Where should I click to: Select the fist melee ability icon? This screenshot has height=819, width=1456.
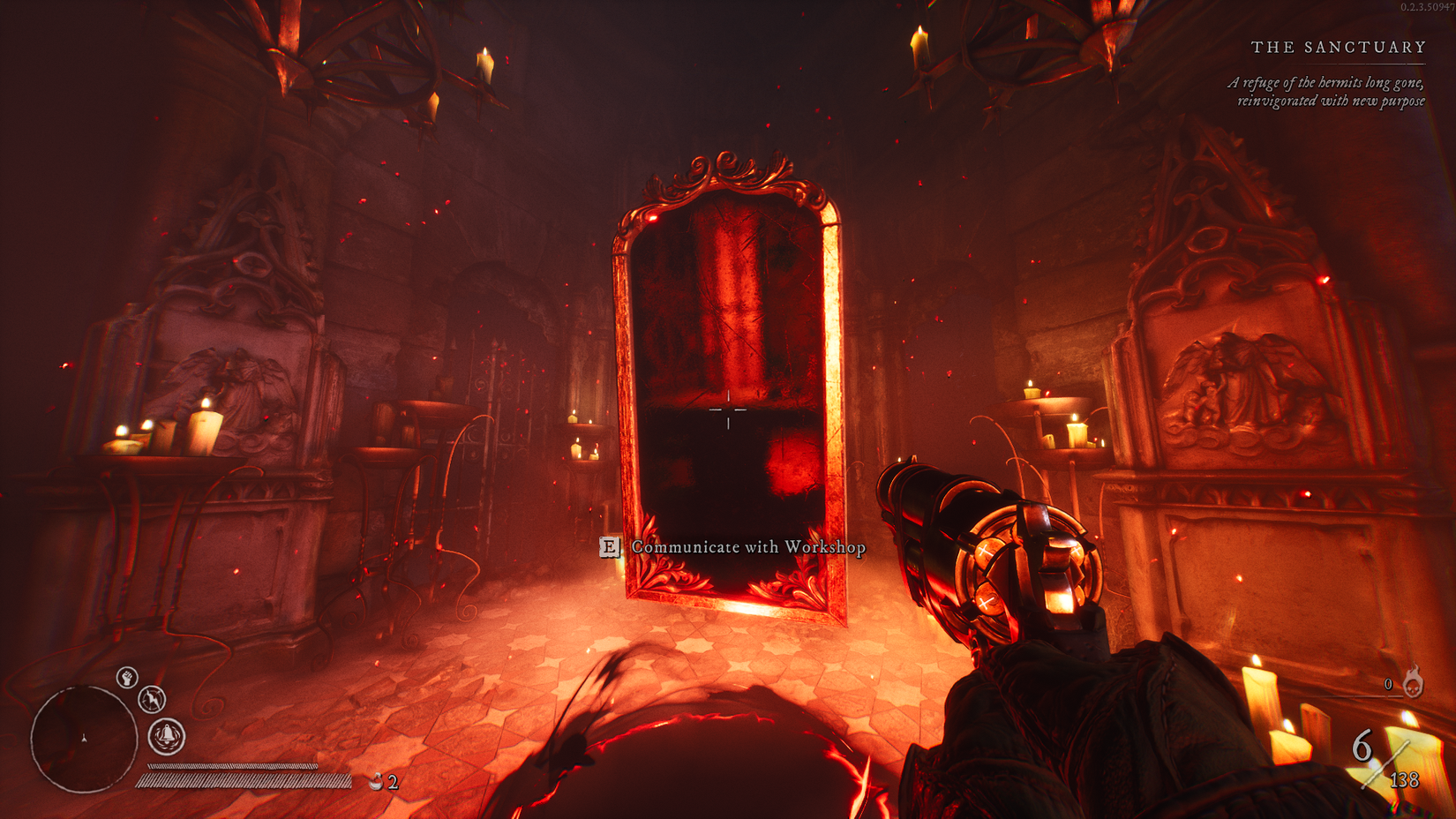coord(126,678)
